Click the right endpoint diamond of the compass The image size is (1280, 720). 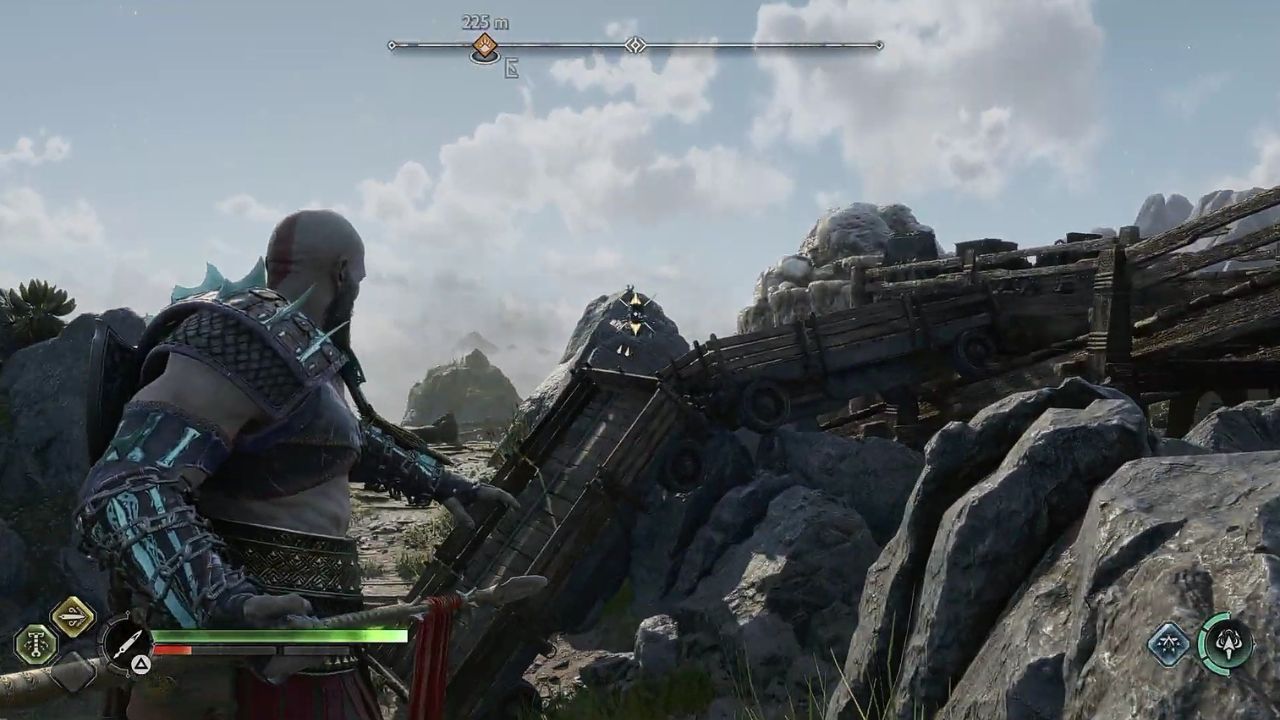coord(878,45)
